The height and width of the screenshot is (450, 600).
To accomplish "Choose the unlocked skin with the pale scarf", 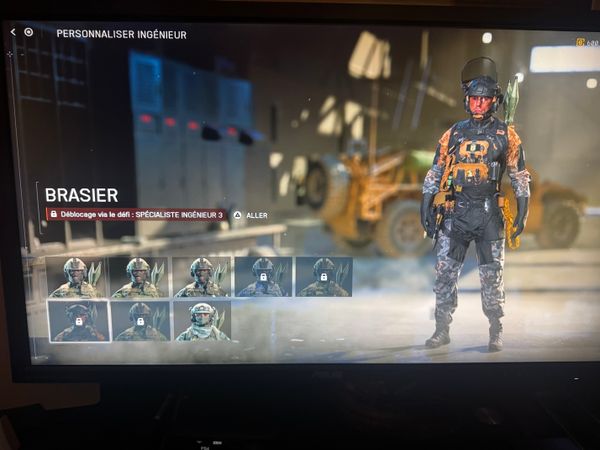I will point(201,321).
